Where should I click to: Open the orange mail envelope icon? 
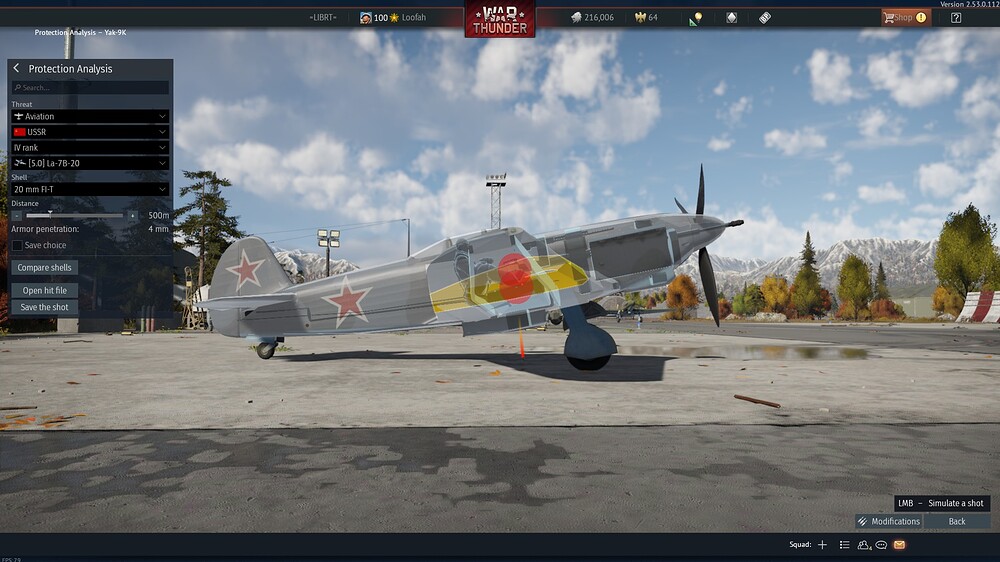(x=899, y=545)
